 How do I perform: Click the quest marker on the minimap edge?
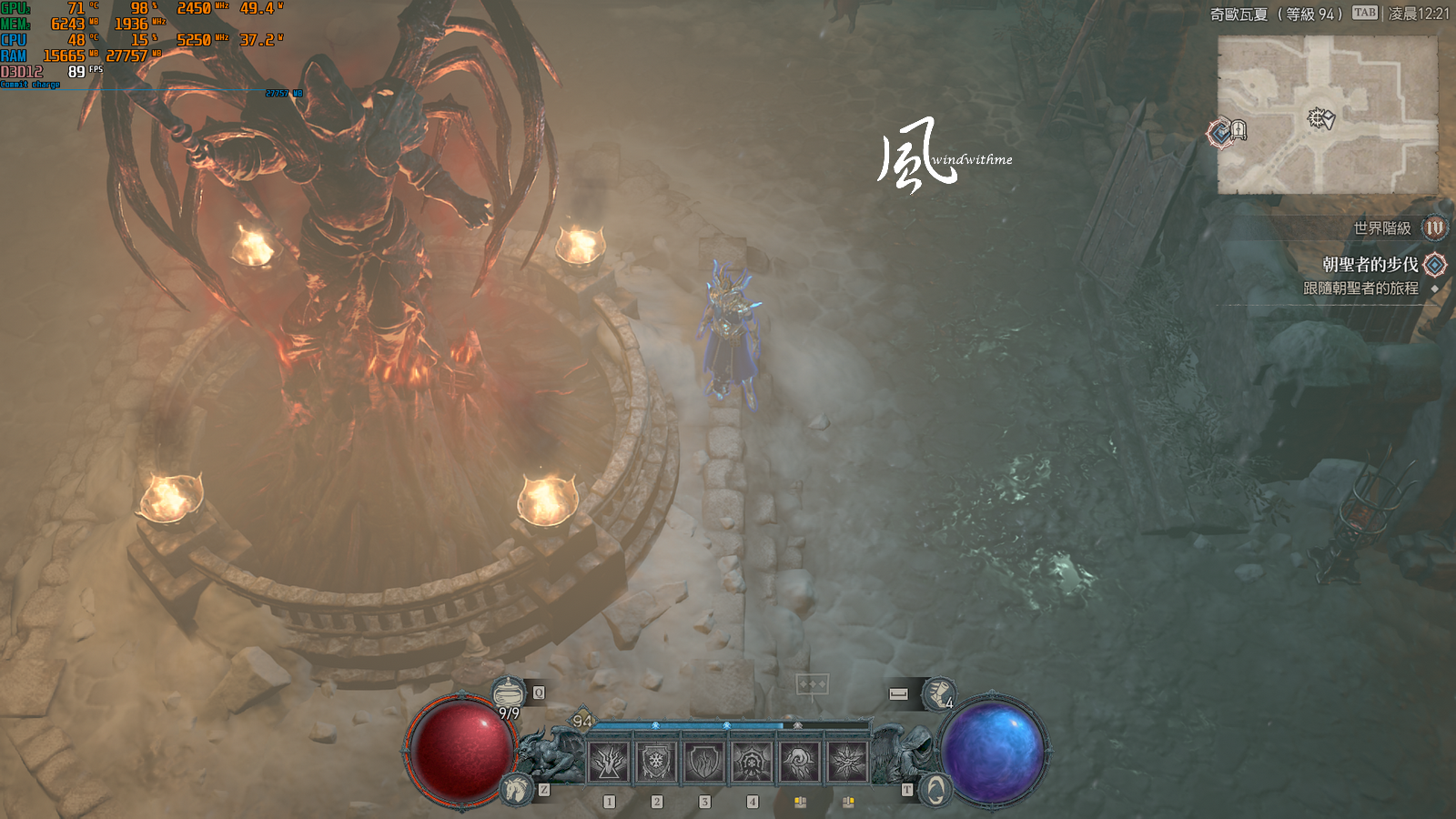coord(1220,134)
